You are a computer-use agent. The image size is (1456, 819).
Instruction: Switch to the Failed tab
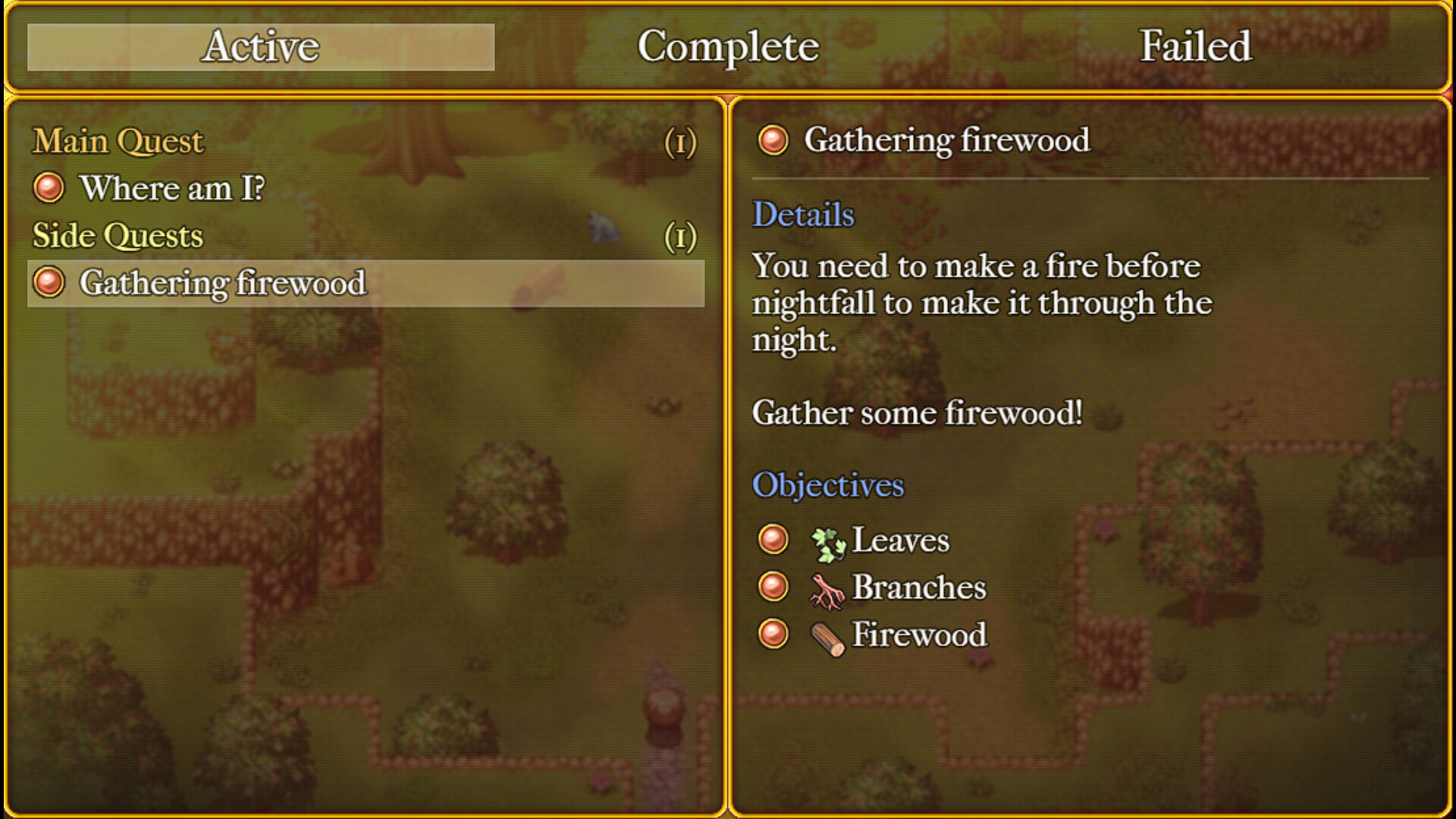point(1194,47)
